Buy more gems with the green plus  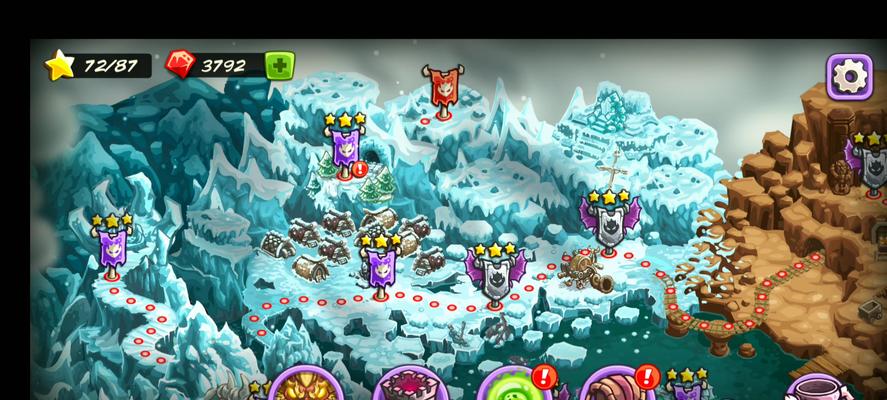(x=279, y=66)
